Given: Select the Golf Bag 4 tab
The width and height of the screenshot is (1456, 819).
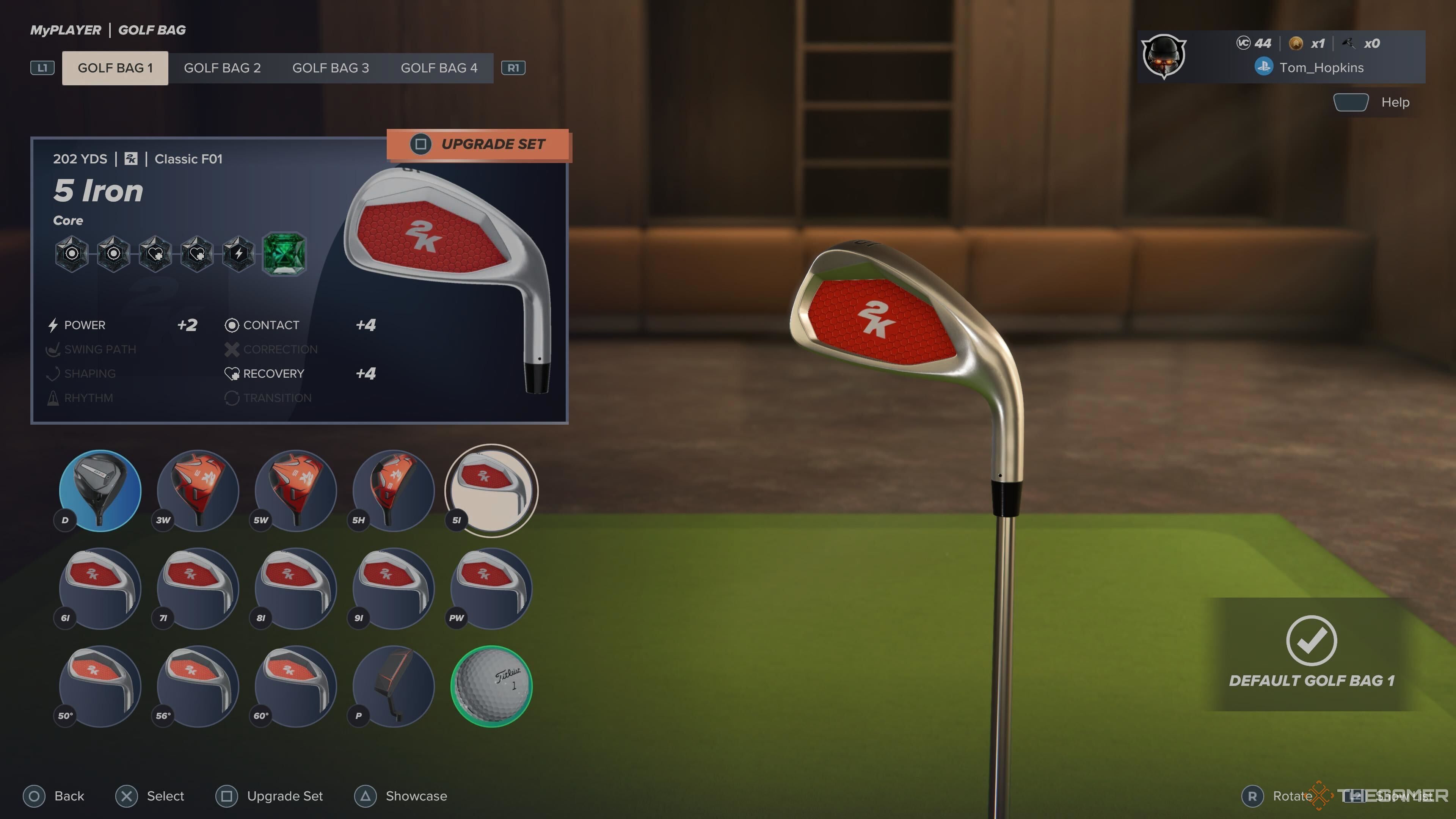Looking at the screenshot, I should [x=439, y=68].
